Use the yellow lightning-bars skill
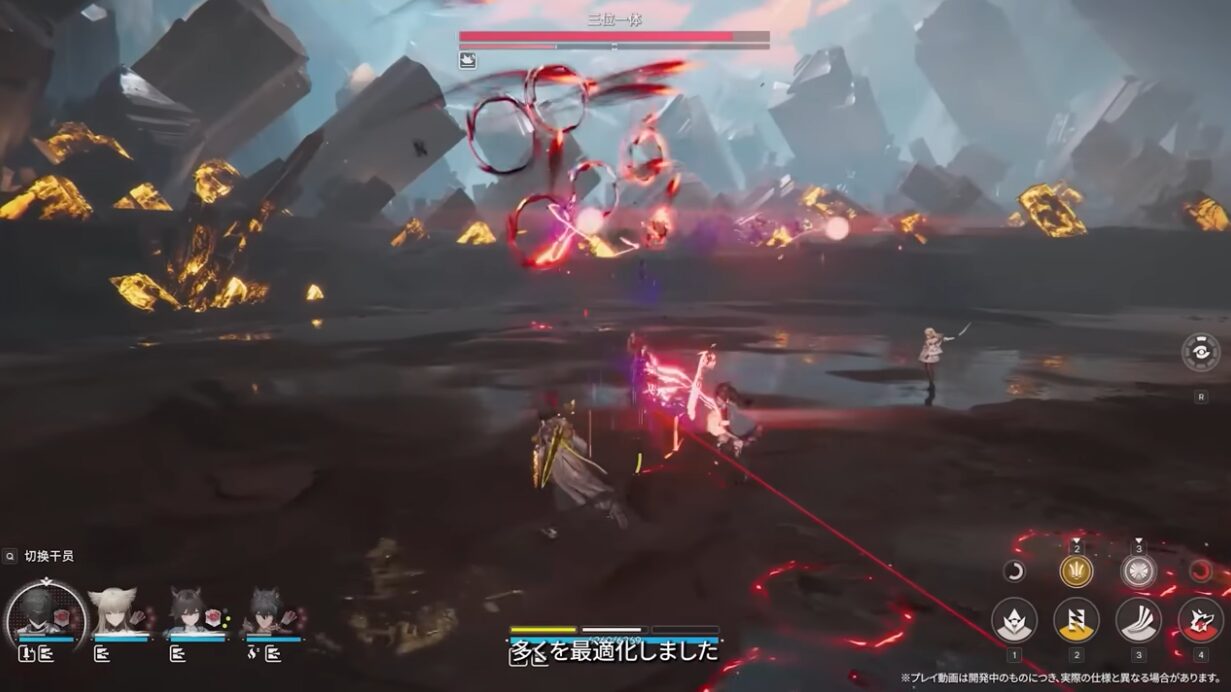The image size is (1231, 692). tap(1076, 620)
